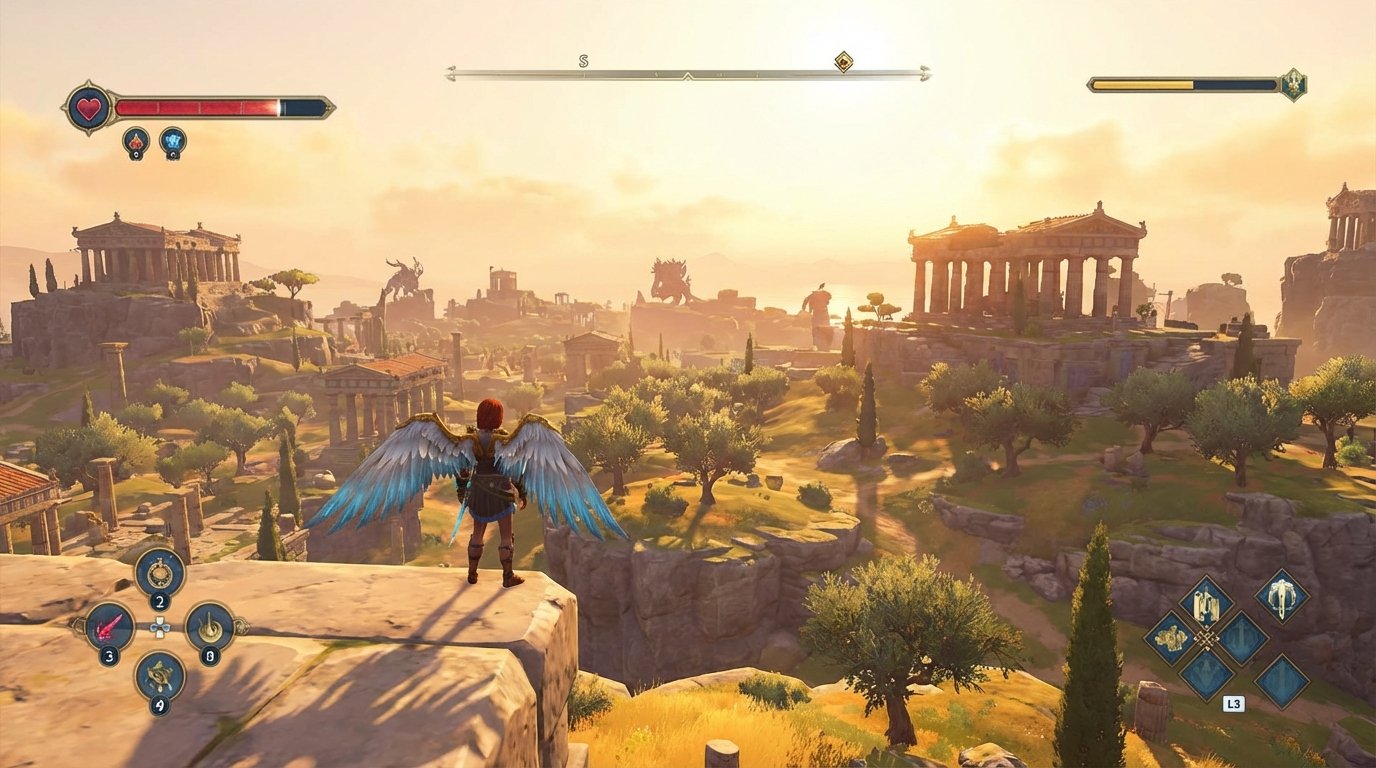Click the gold quest marker on the compass bar

pyautogui.click(x=843, y=62)
